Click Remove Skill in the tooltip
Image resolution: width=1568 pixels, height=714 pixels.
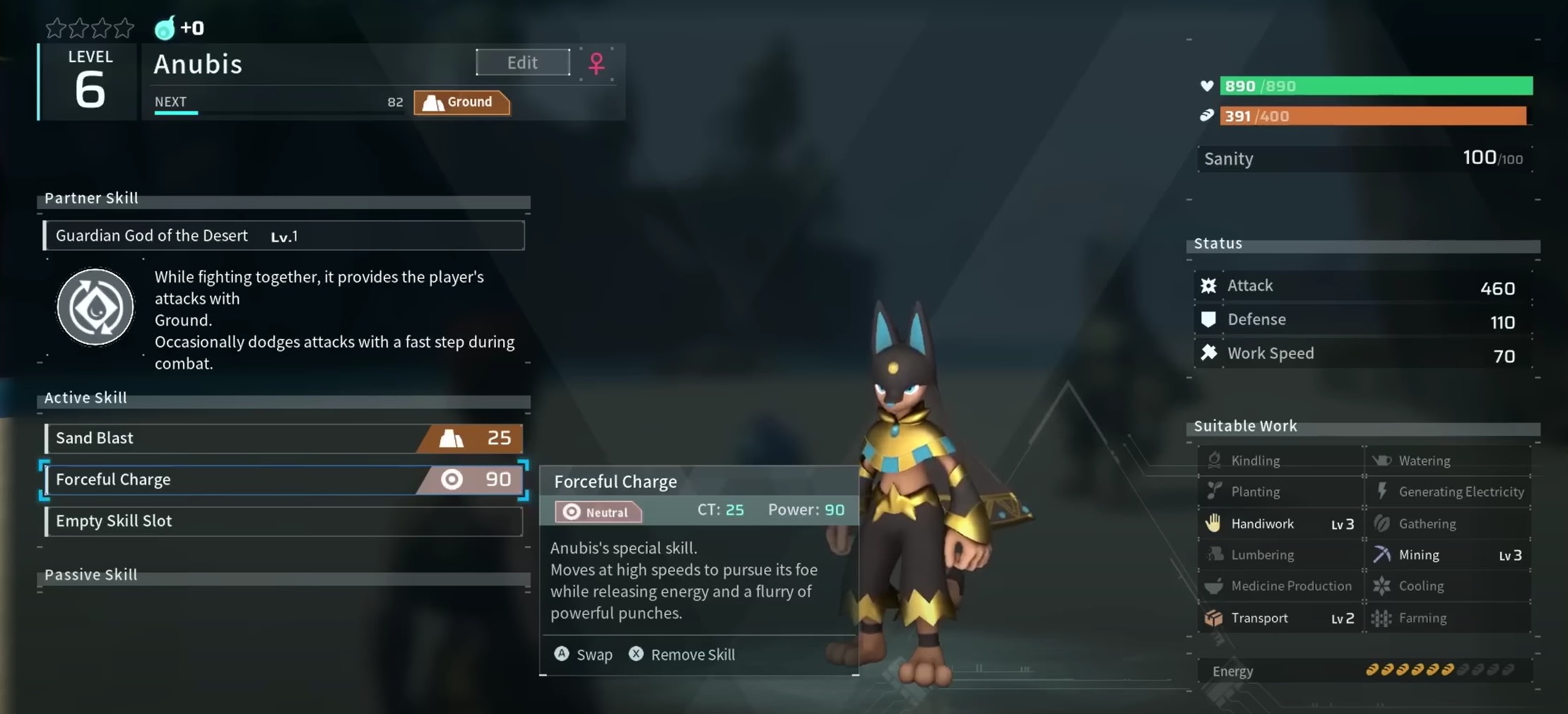[x=683, y=655]
